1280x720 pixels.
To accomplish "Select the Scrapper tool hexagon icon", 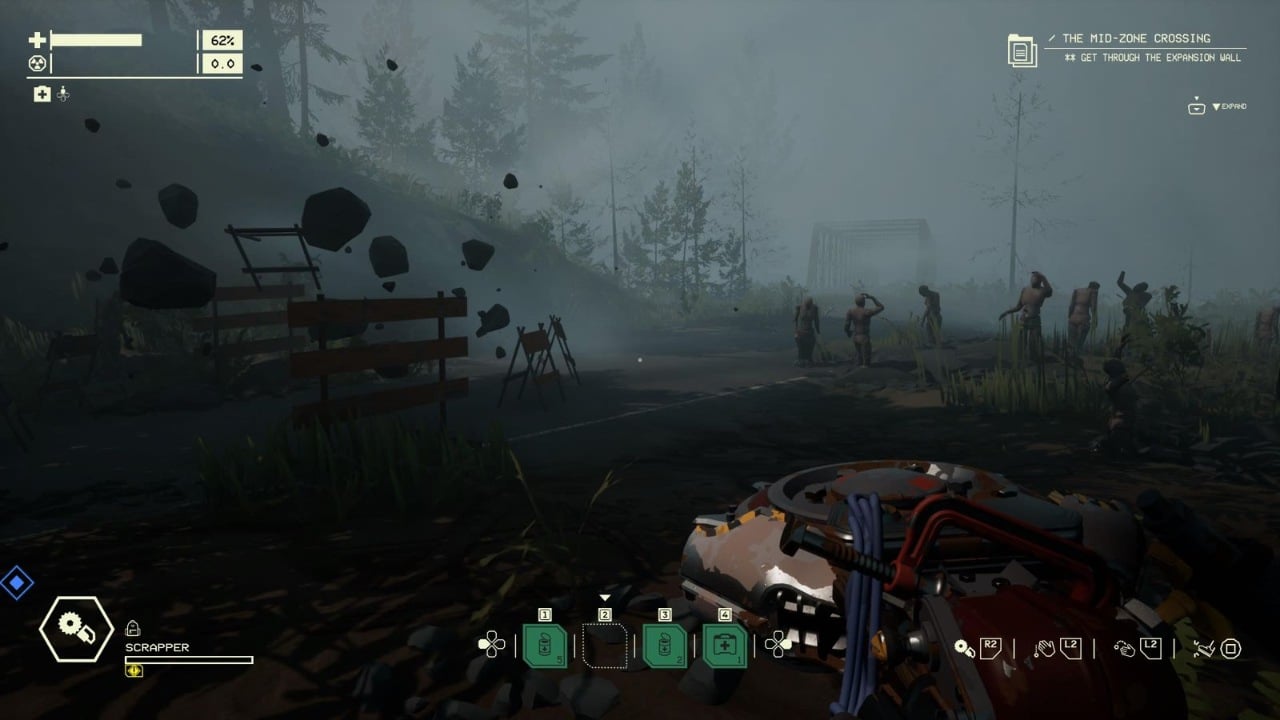I will pyautogui.click(x=76, y=629).
